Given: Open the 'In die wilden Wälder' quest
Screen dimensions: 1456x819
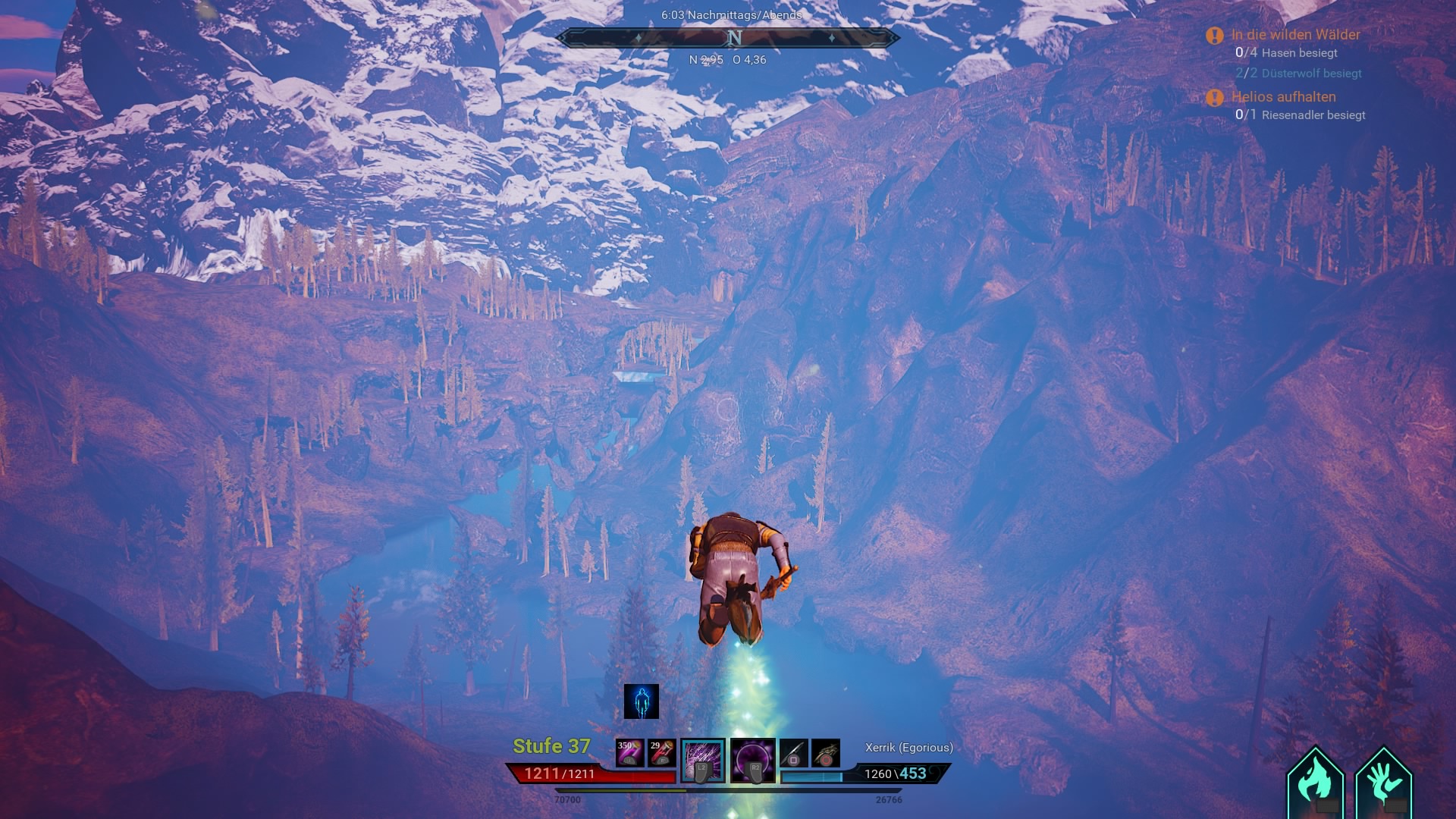Looking at the screenshot, I should (x=1295, y=35).
